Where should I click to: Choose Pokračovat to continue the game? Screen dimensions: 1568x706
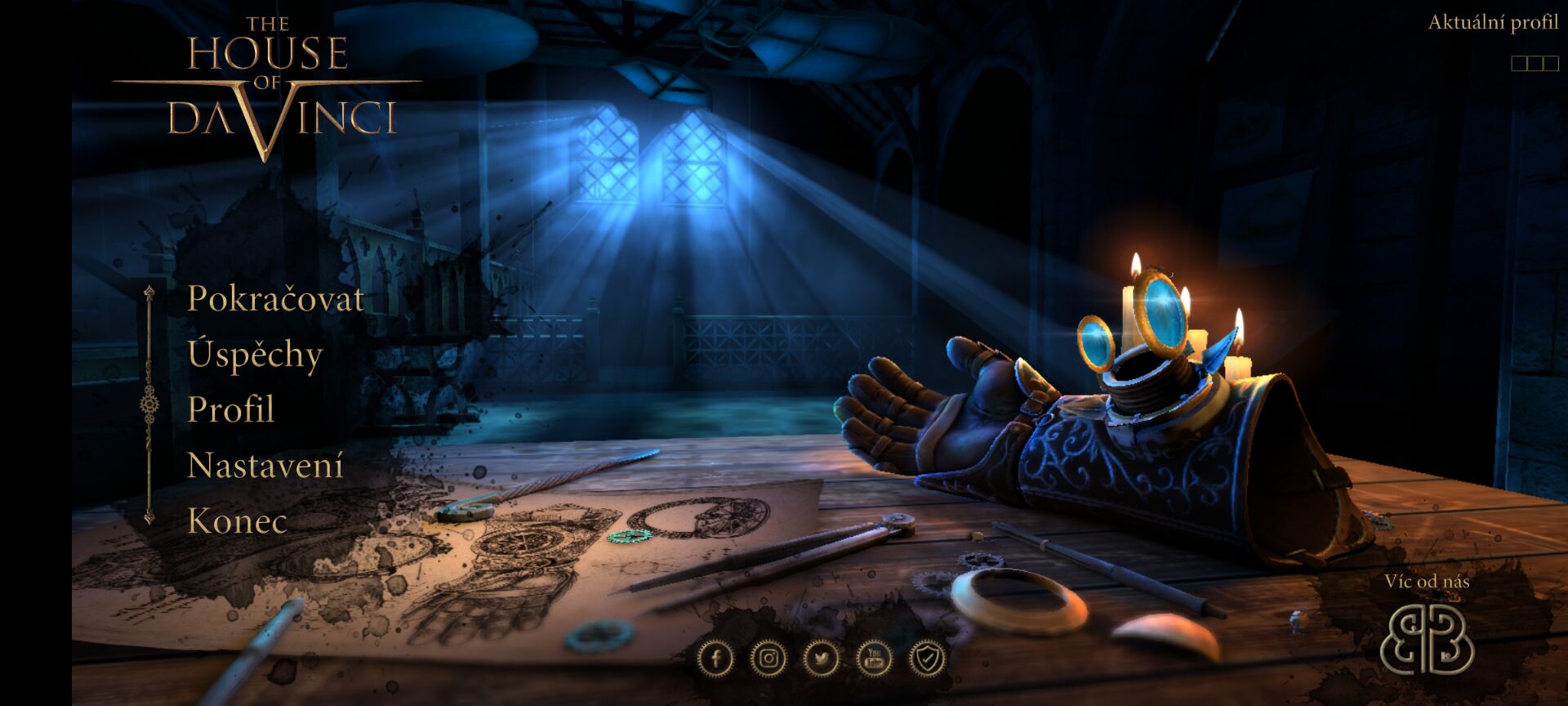click(x=275, y=298)
